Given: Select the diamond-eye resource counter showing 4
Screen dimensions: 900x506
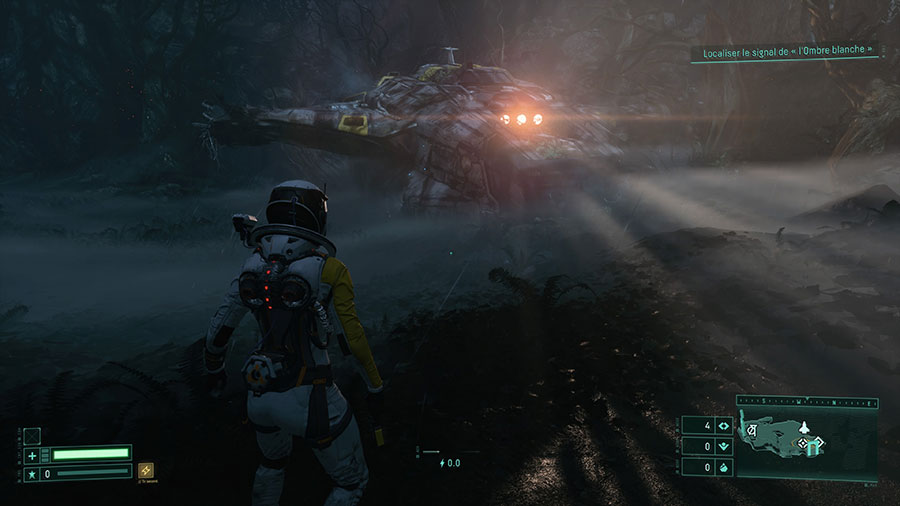Looking at the screenshot, I should click(x=723, y=427).
